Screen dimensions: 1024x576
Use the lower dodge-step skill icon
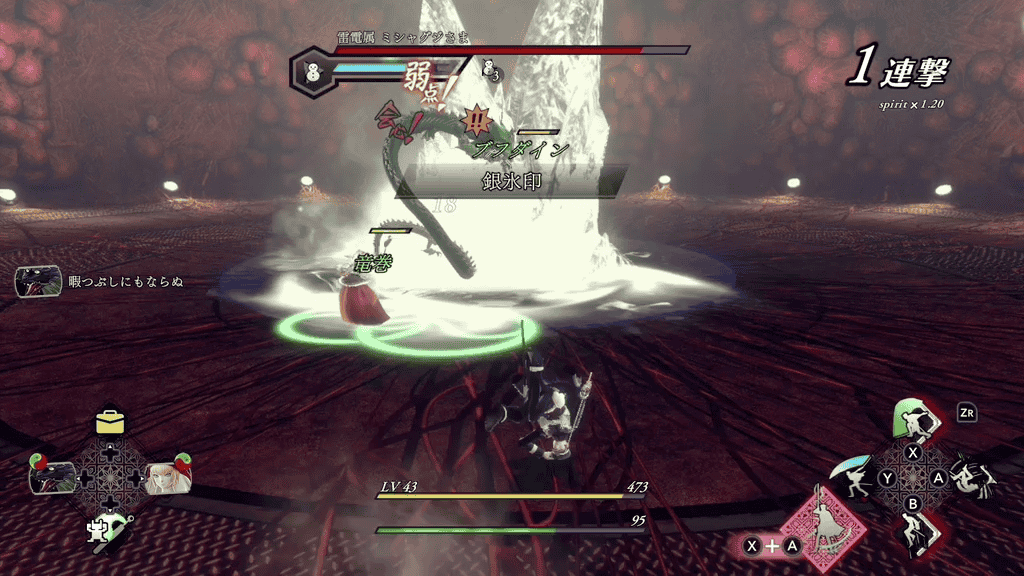pos(914,534)
